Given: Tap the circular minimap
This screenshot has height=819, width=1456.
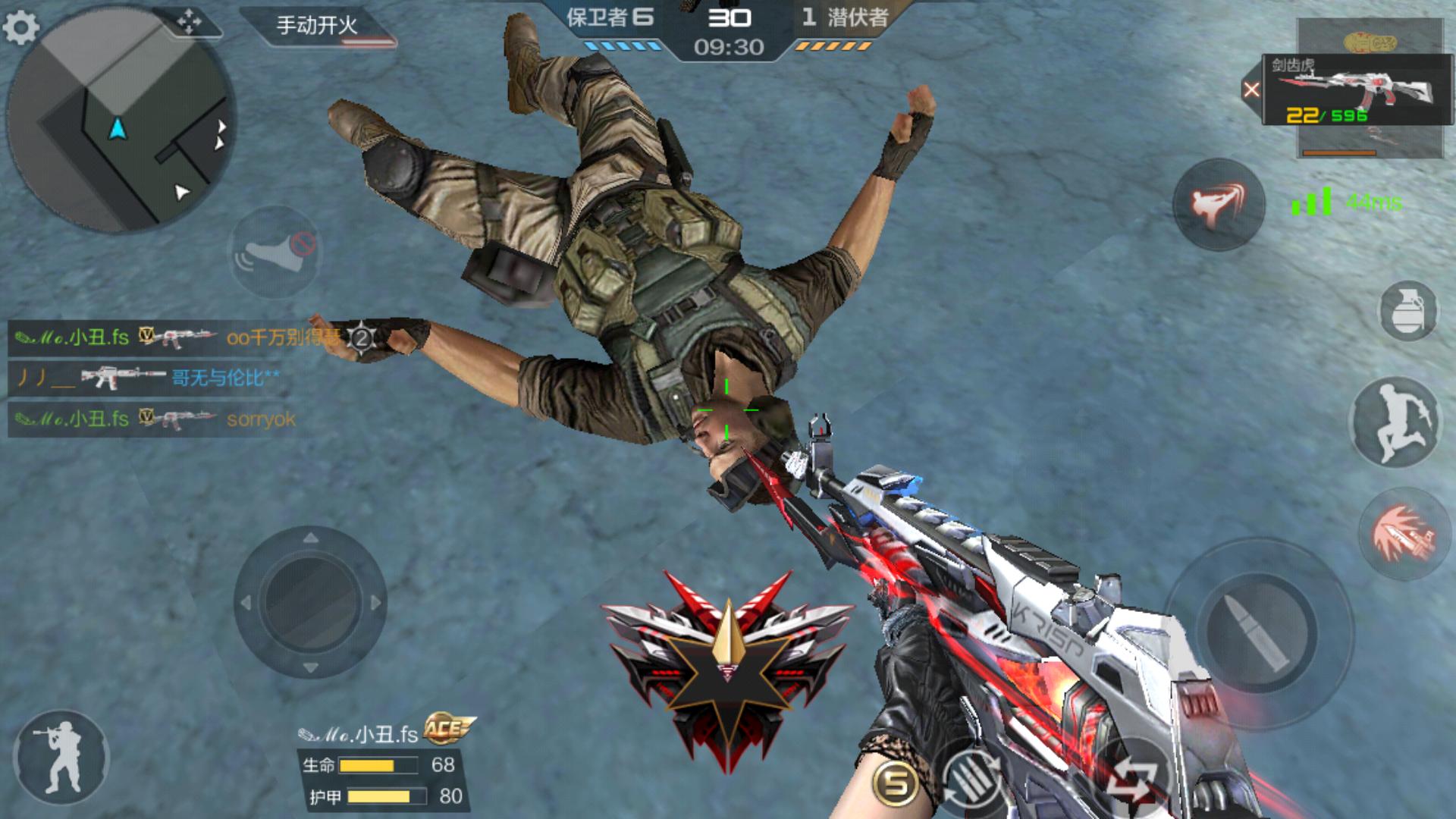Looking at the screenshot, I should pos(121,121).
